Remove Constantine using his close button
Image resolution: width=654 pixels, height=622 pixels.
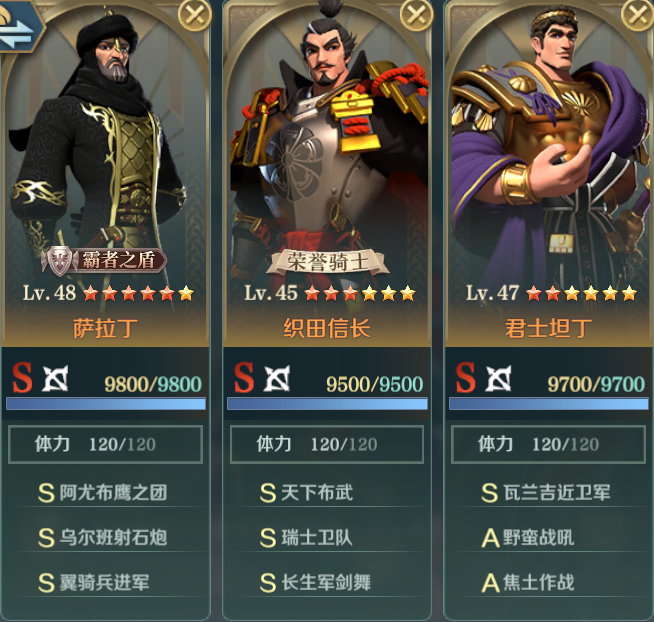(637, 14)
